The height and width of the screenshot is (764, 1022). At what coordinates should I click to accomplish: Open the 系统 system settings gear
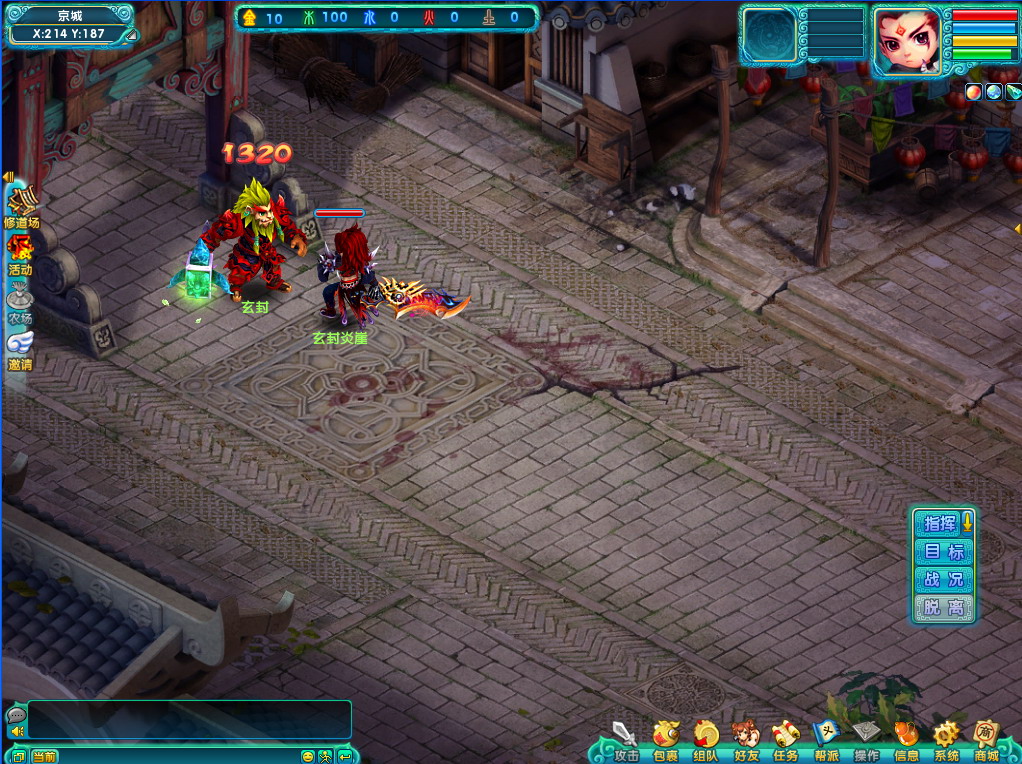pos(946,738)
